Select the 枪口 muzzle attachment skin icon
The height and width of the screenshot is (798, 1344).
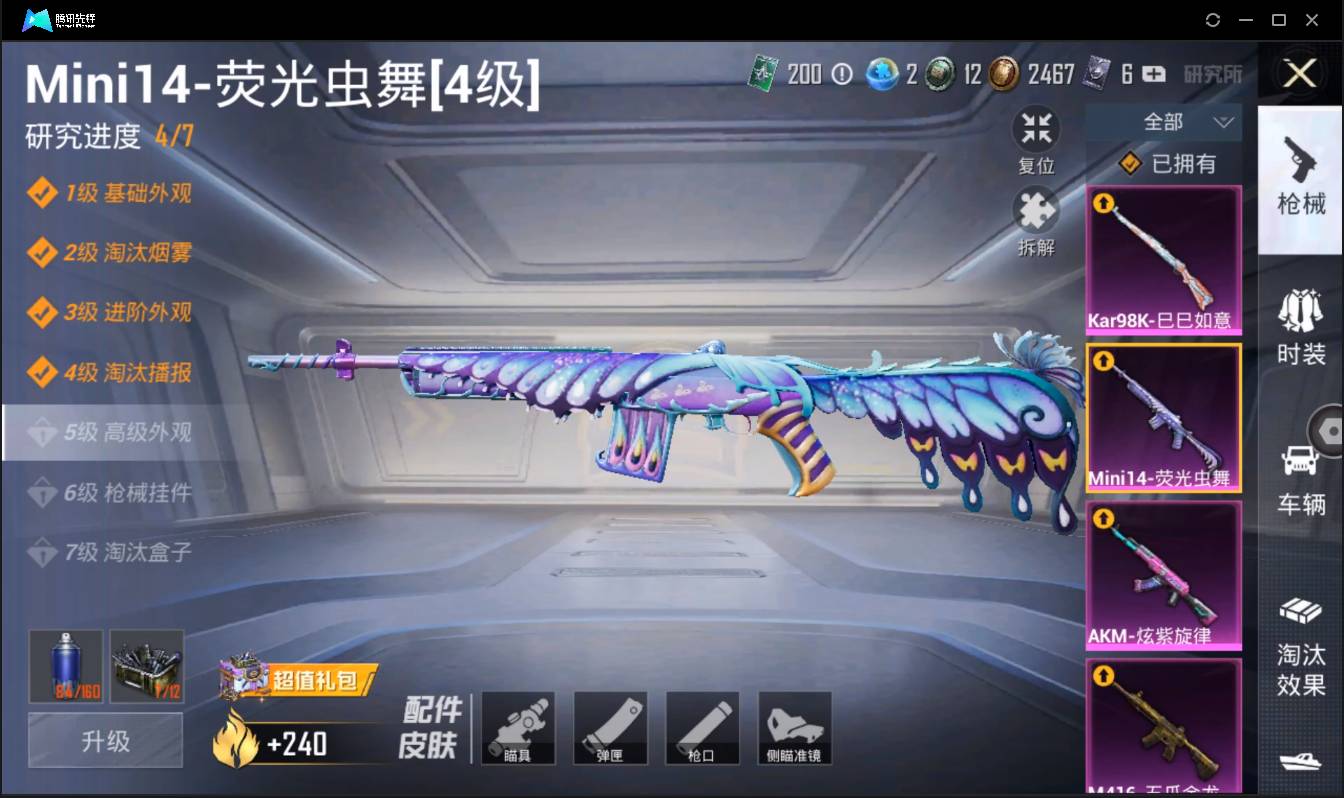click(702, 728)
